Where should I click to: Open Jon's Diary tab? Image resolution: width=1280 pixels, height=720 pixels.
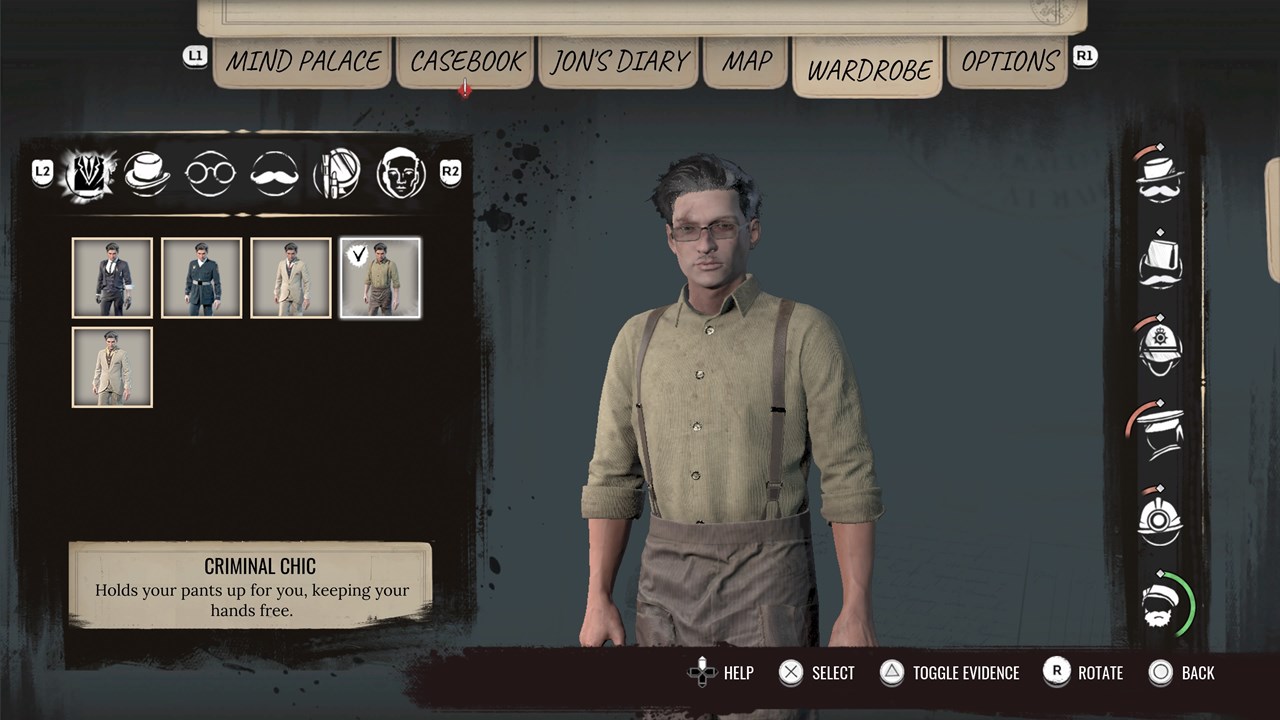(x=620, y=61)
